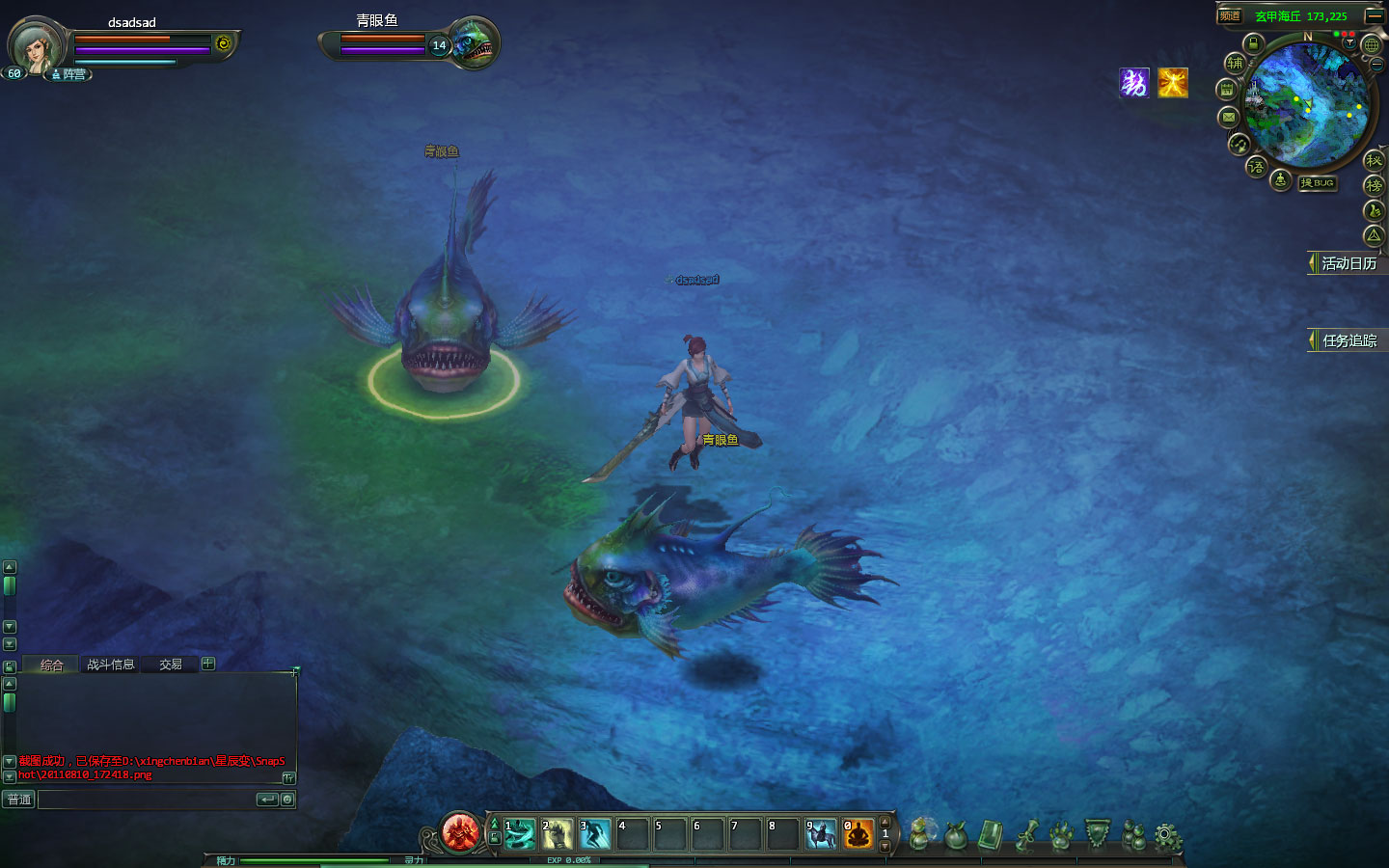The image size is (1389, 868).
Task: Use the meditation skill in slot 0
Action: point(858,833)
